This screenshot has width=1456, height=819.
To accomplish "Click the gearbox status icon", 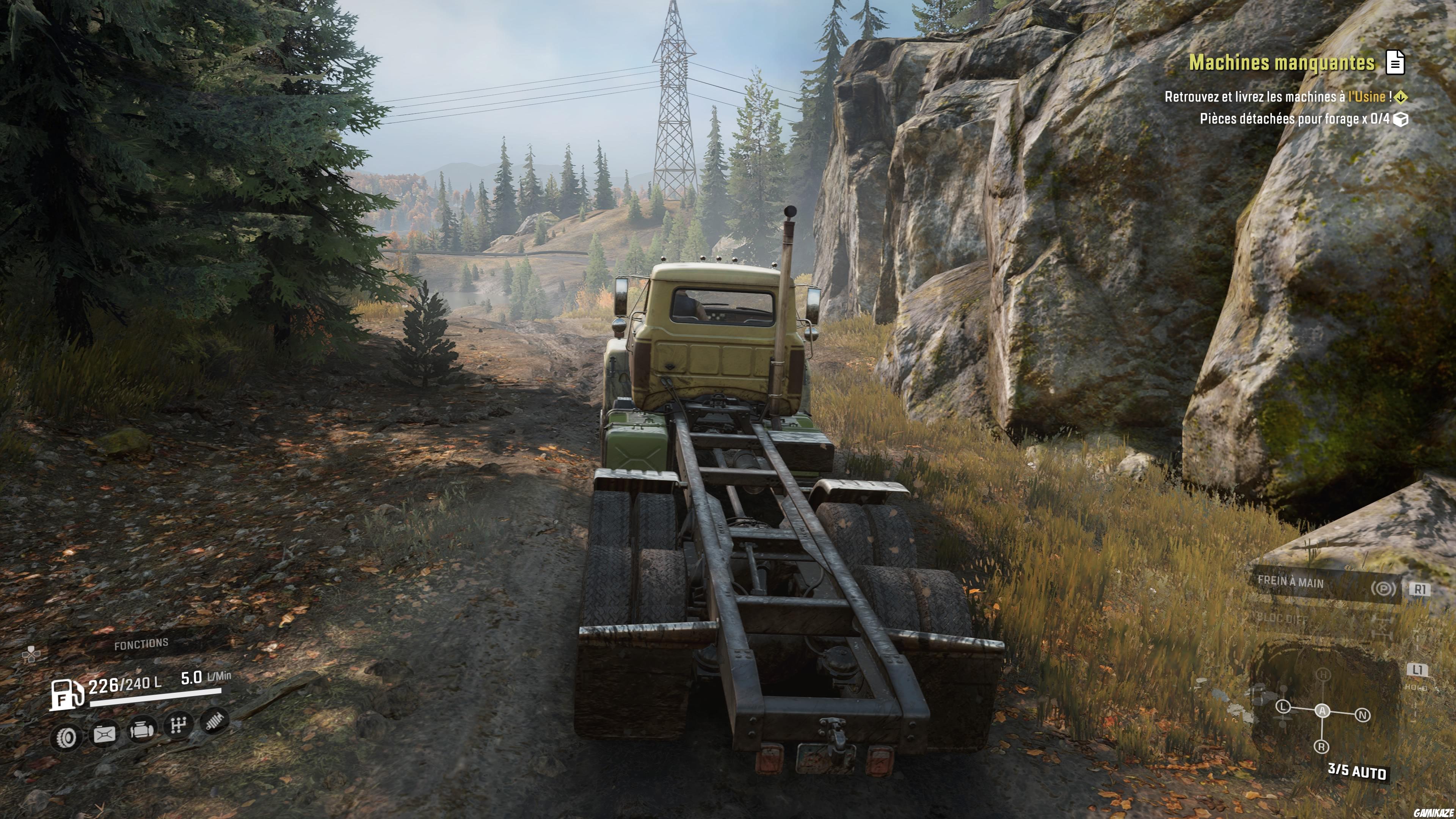I will point(178,725).
